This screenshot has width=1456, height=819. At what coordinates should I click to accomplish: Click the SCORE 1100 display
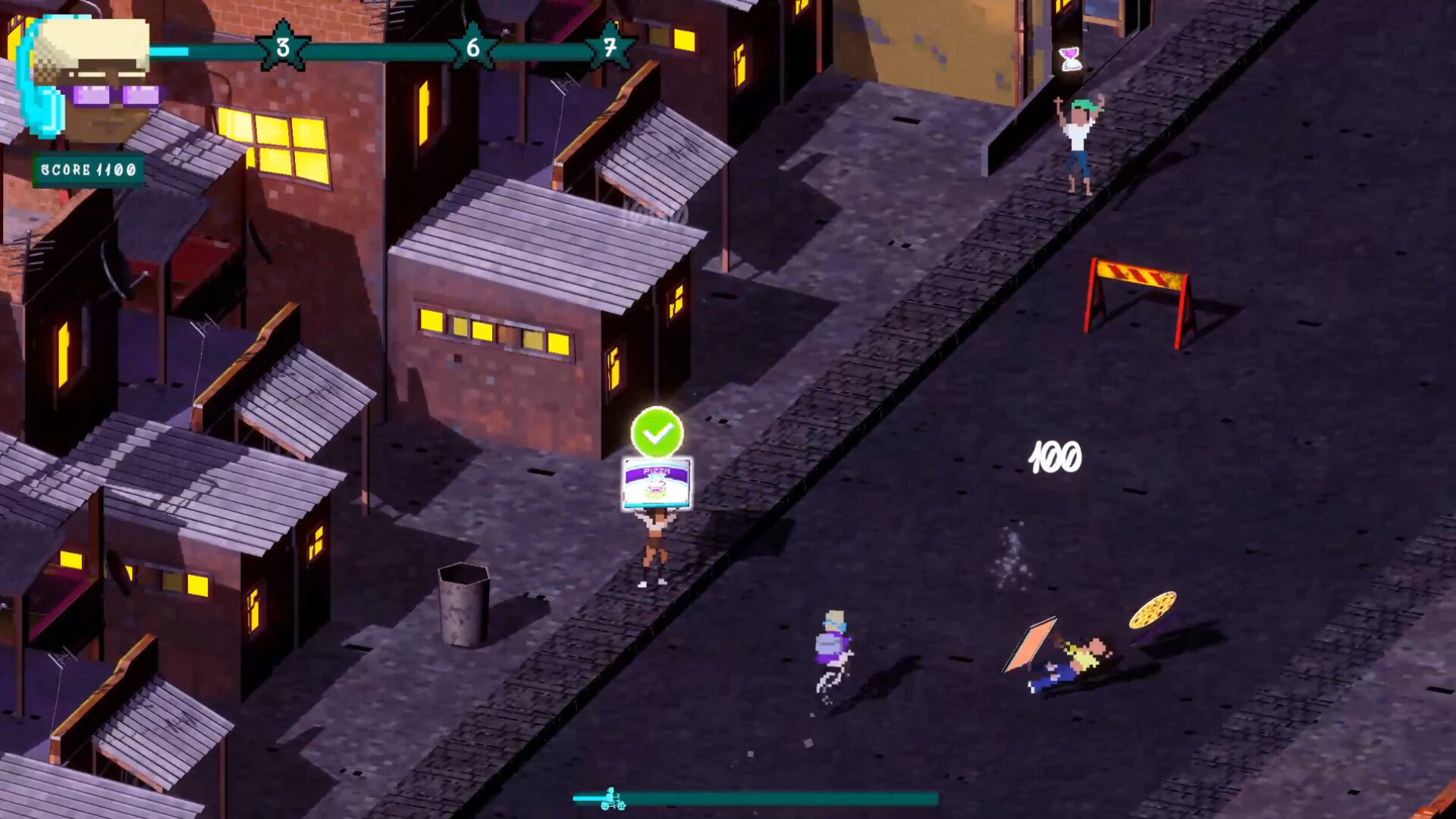[x=87, y=168]
